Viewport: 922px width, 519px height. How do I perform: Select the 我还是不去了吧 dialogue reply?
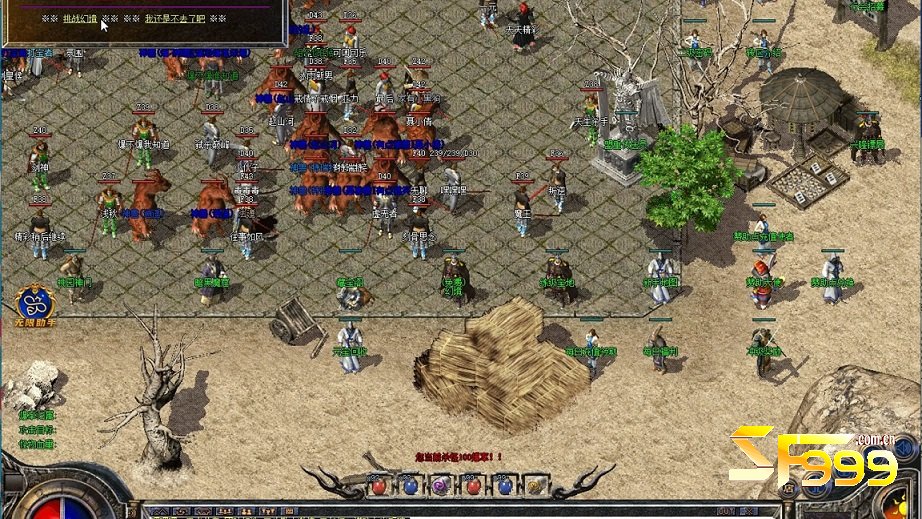176,19
